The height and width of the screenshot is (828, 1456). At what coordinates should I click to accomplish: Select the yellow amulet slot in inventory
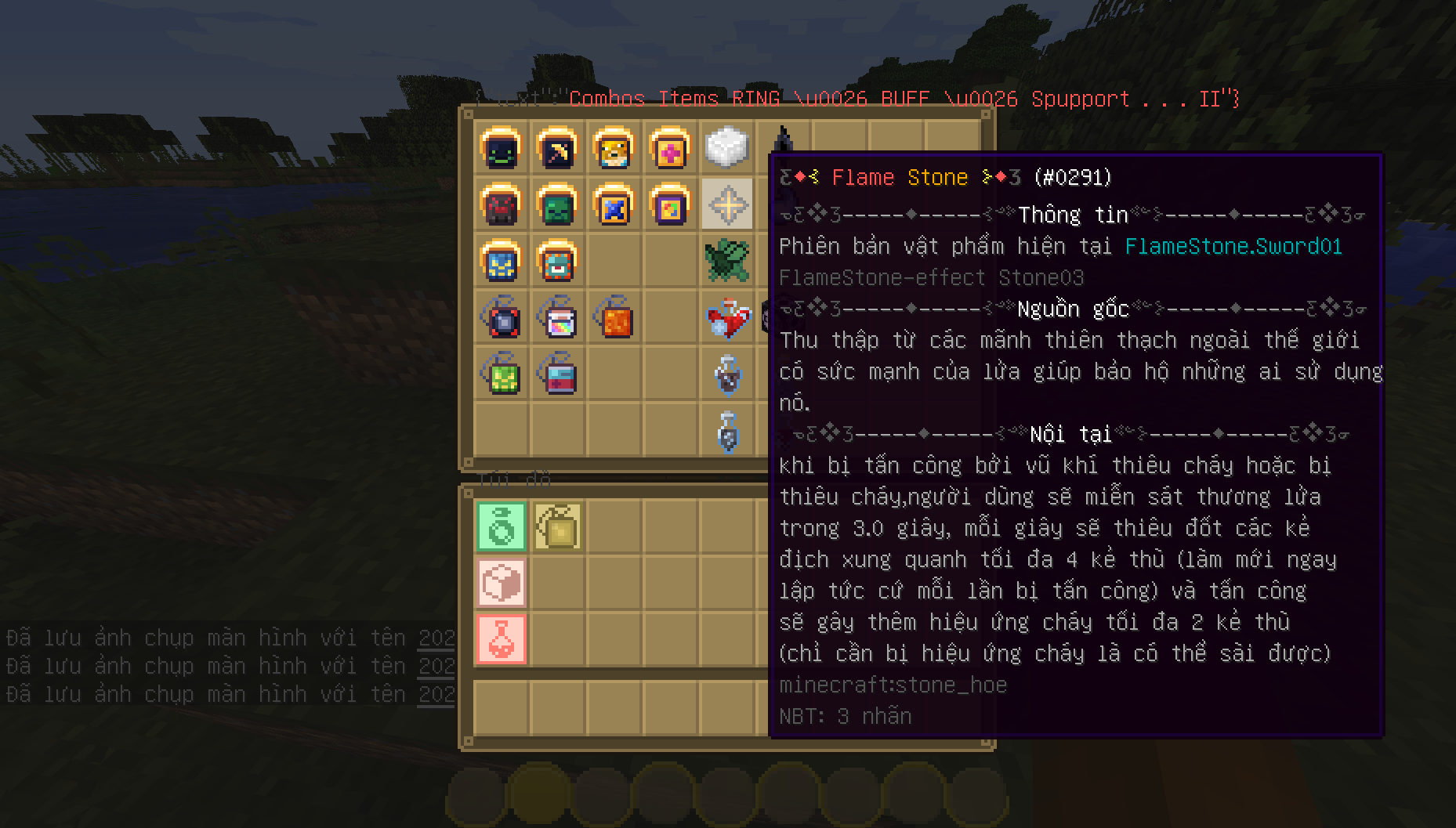point(557,526)
